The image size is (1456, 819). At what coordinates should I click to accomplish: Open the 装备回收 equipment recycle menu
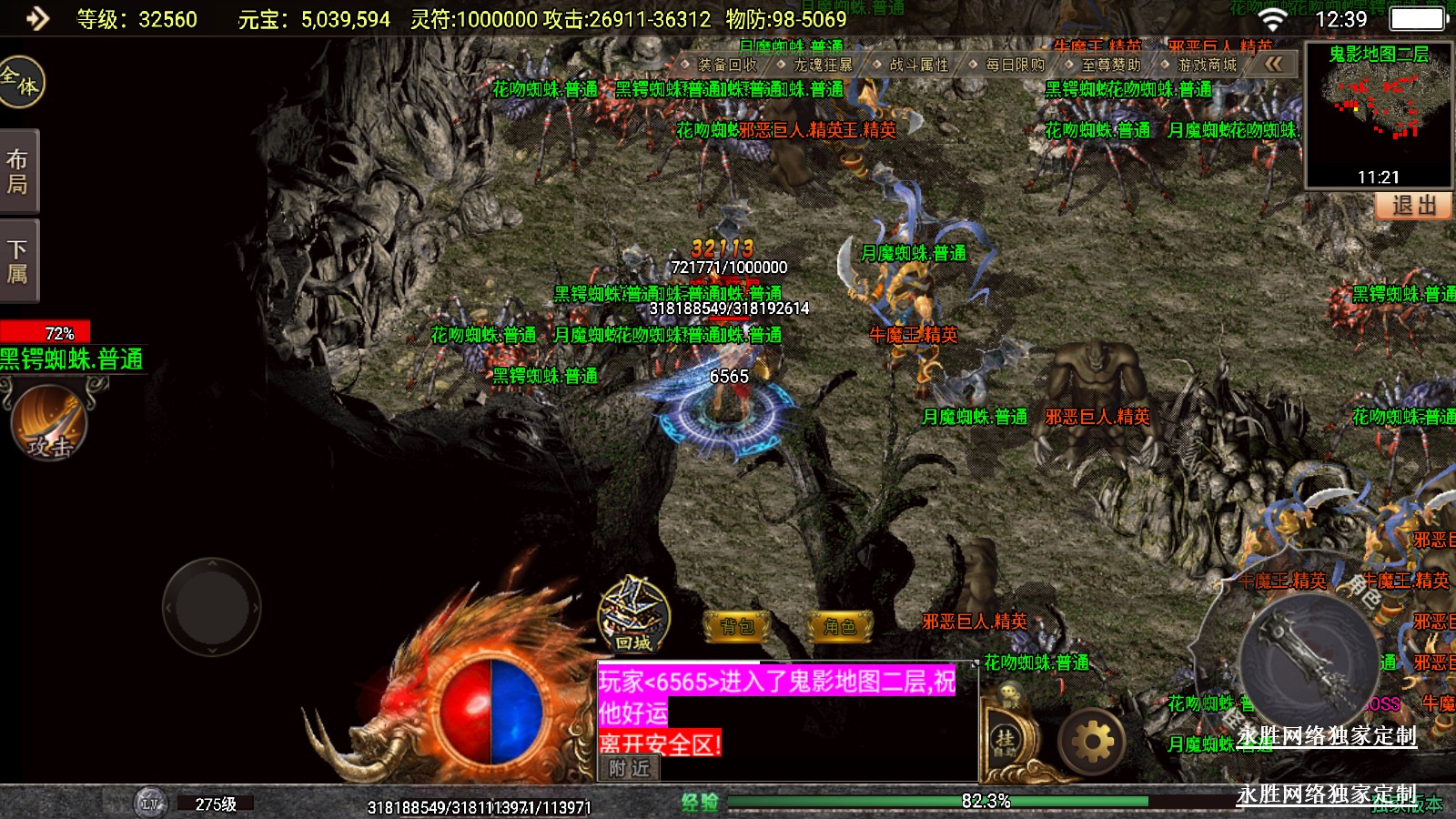pos(726,65)
